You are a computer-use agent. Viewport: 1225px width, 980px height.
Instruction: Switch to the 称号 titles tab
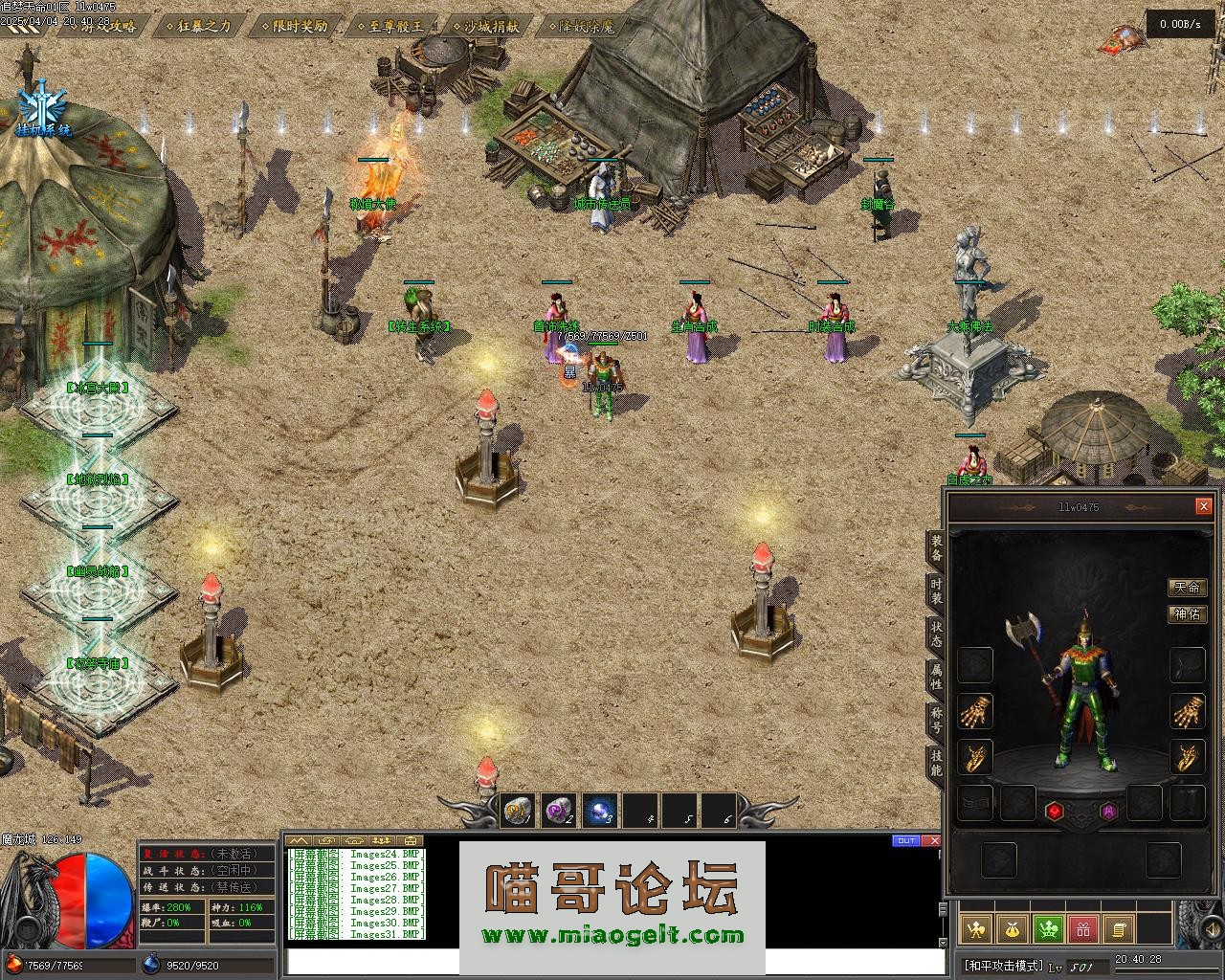pos(935,720)
